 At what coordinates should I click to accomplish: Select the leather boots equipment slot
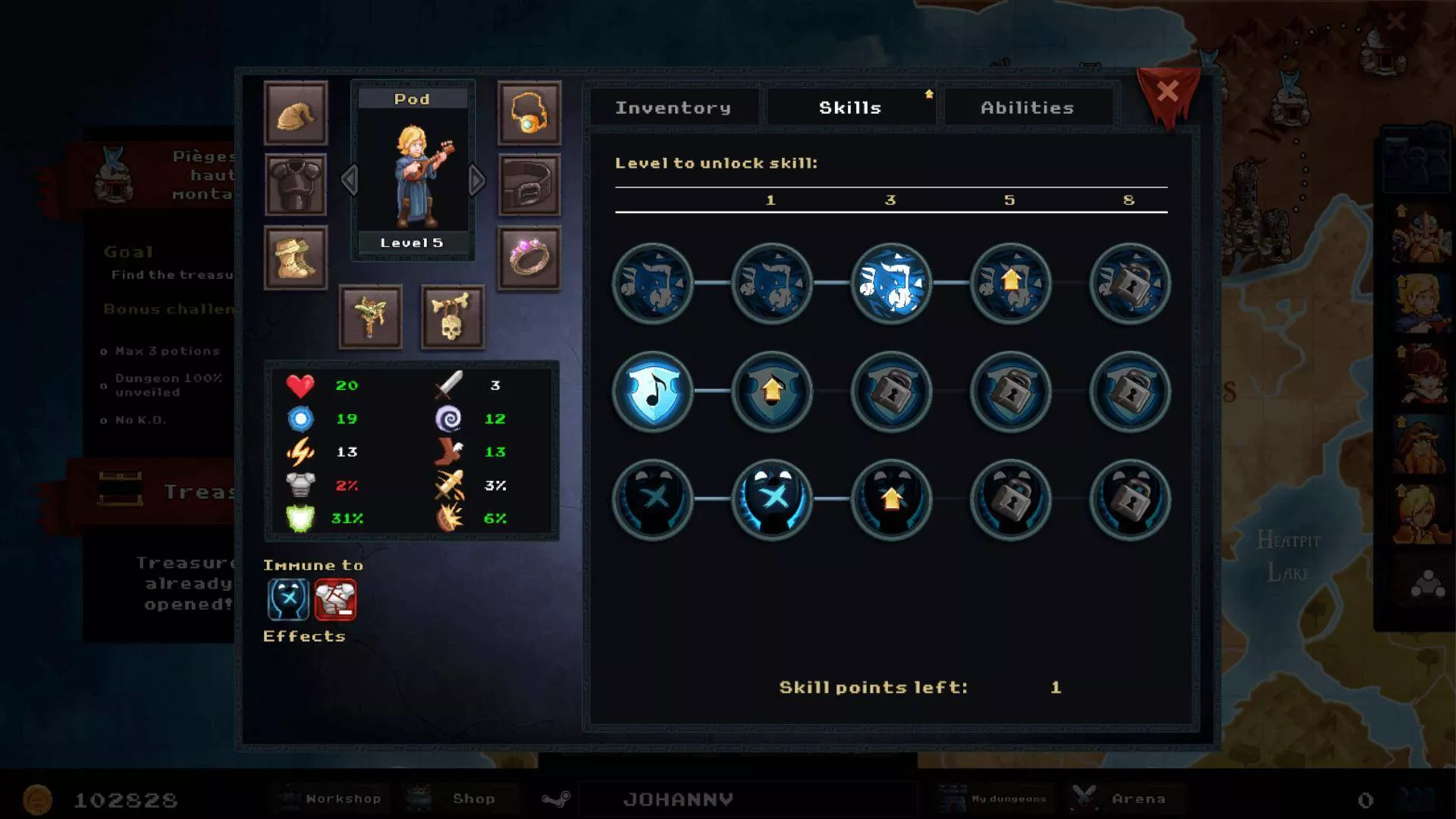(x=296, y=258)
